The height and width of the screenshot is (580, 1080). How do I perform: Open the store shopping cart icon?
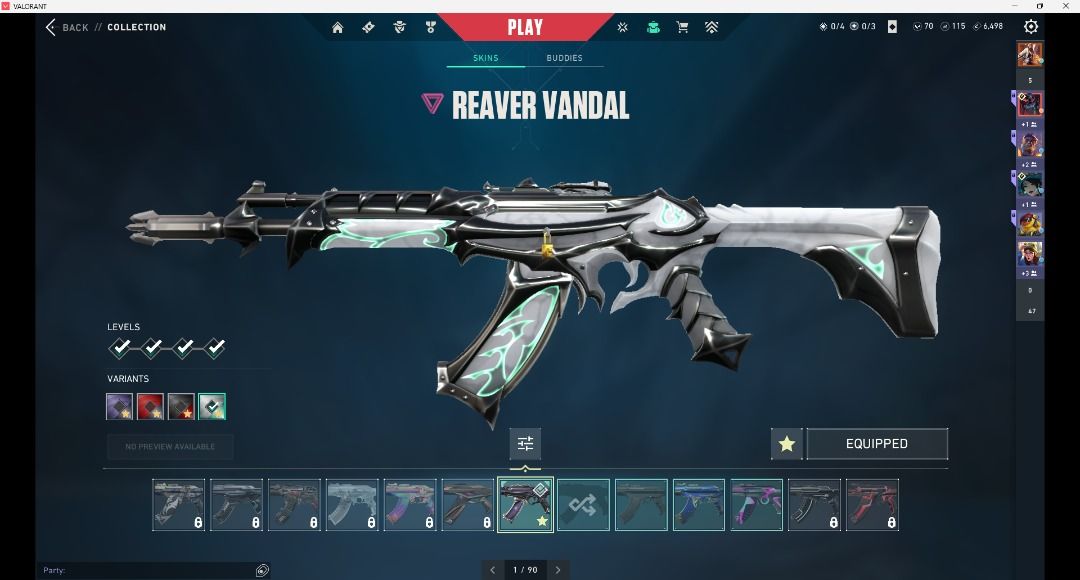pos(682,27)
